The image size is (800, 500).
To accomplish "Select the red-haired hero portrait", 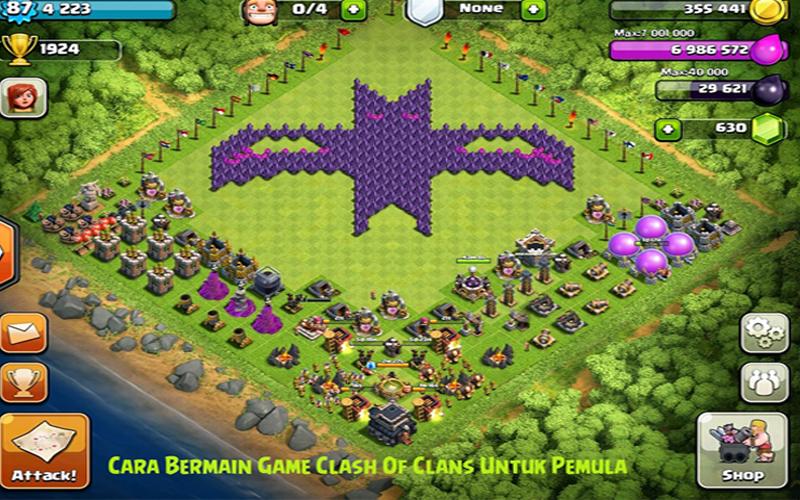I will coord(21,97).
